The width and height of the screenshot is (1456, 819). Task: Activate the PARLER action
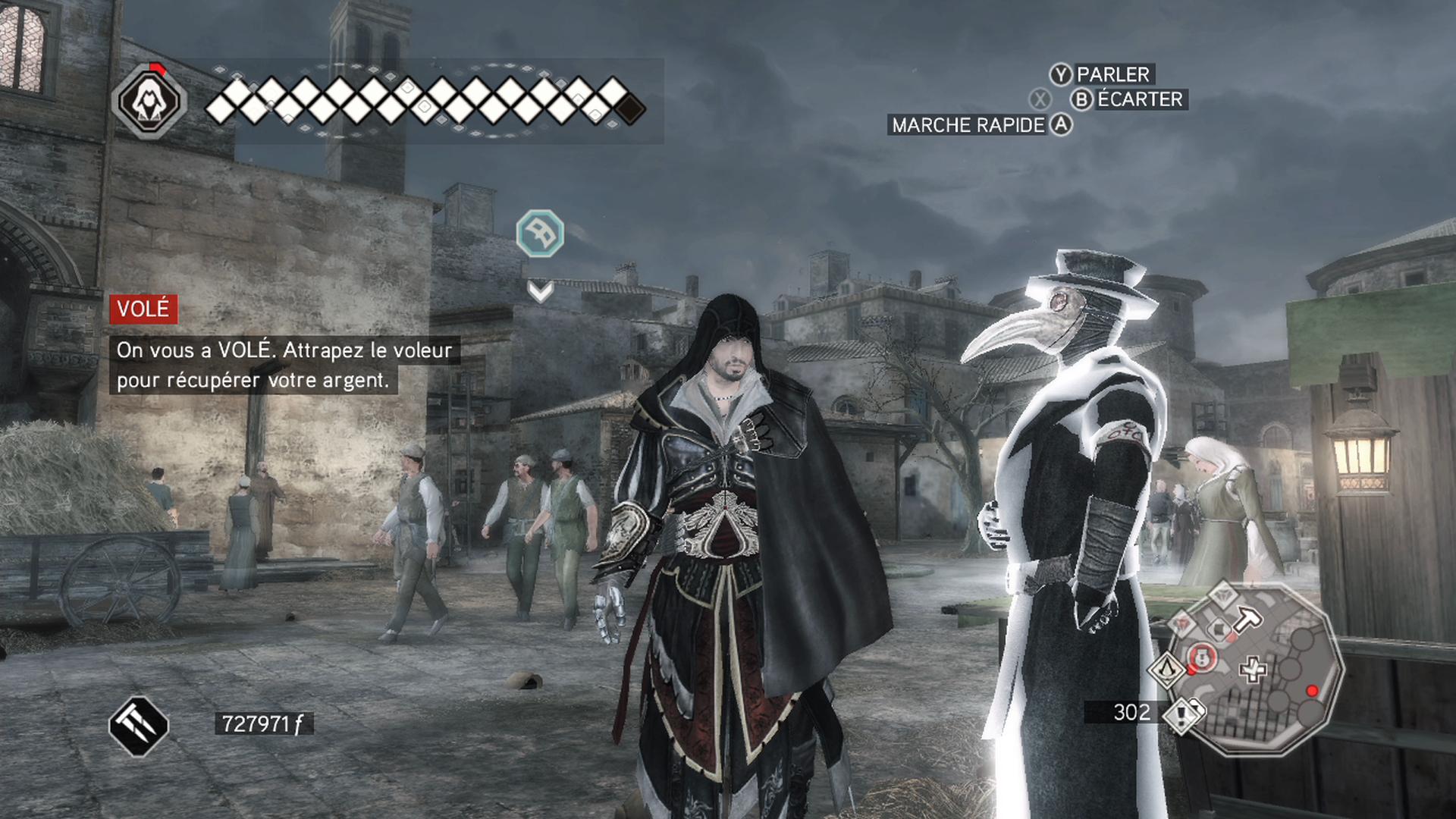(1112, 74)
